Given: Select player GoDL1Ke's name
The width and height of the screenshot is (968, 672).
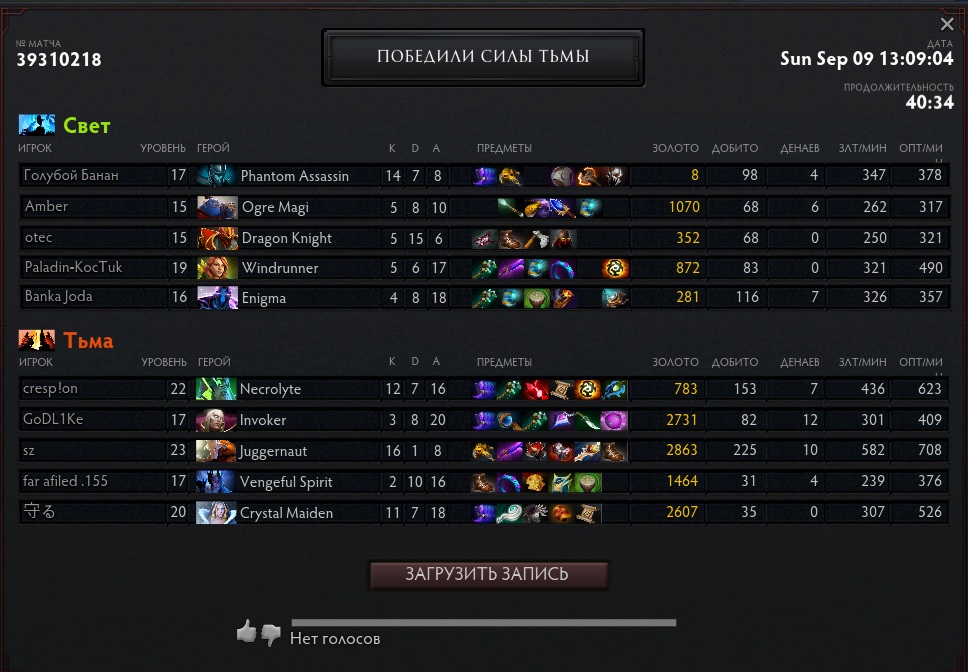Looking at the screenshot, I should tap(53, 420).
